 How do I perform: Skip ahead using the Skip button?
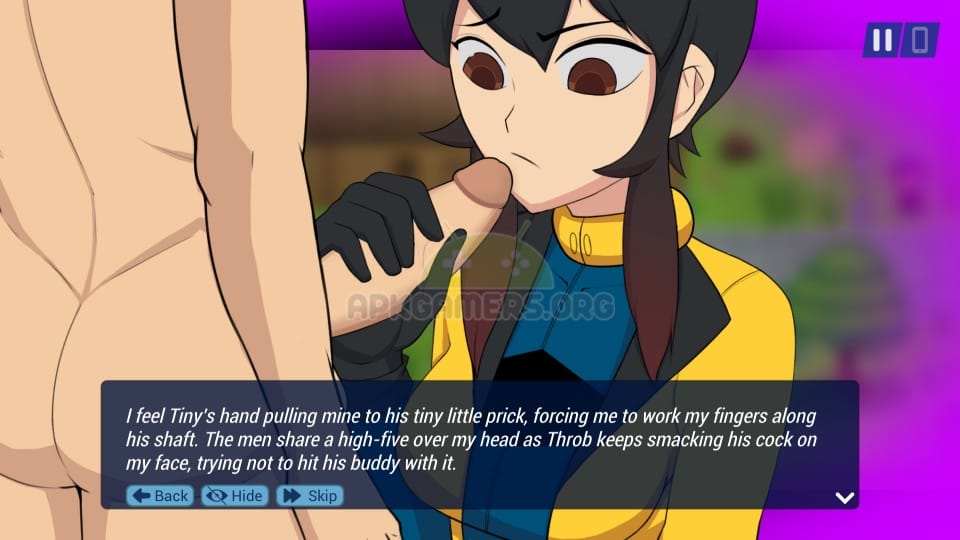[310, 496]
